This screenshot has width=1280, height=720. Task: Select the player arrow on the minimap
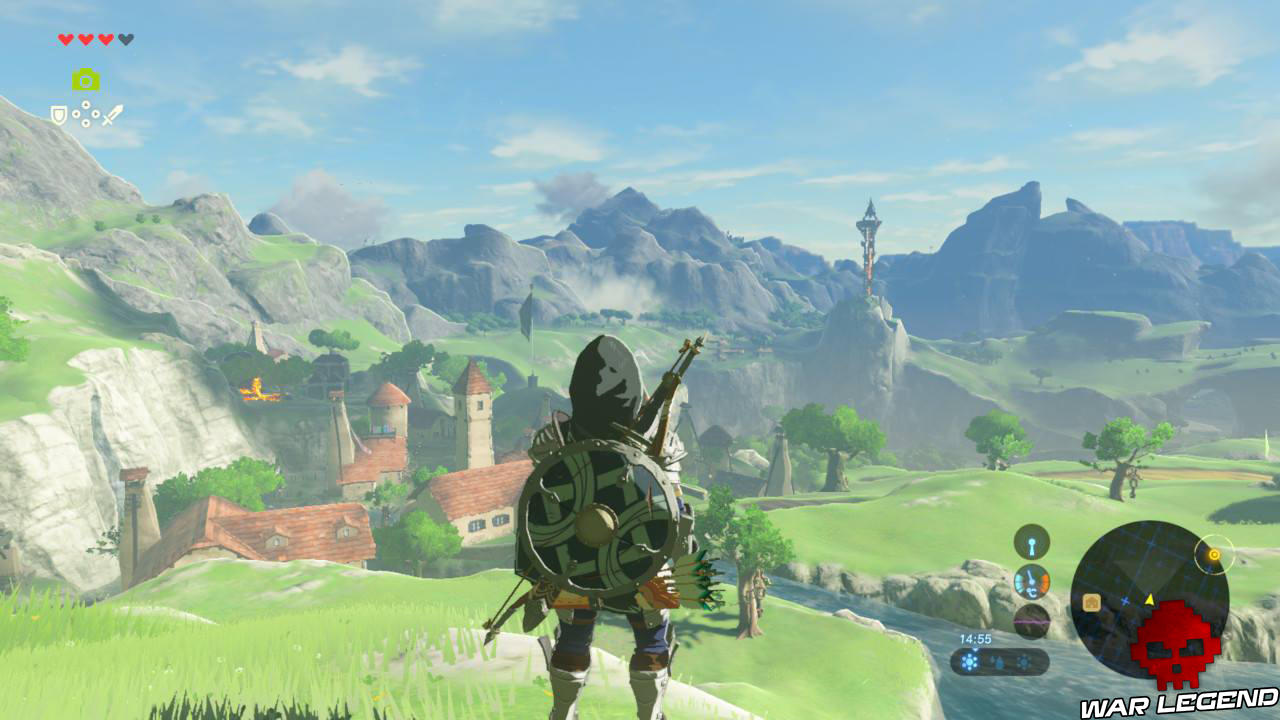(1149, 599)
